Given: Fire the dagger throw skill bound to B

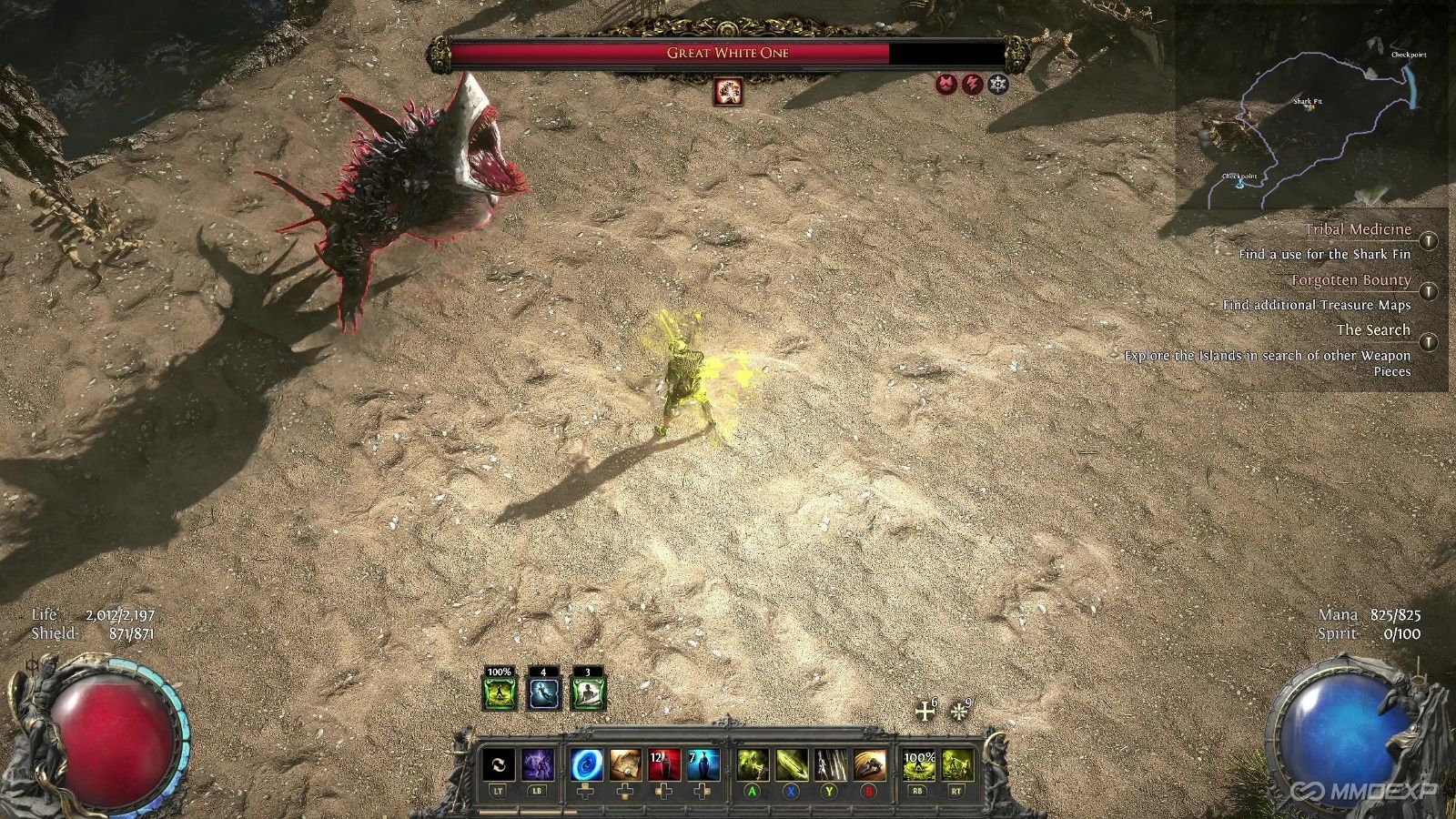Looking at the screenshot, I should point(871,765).
